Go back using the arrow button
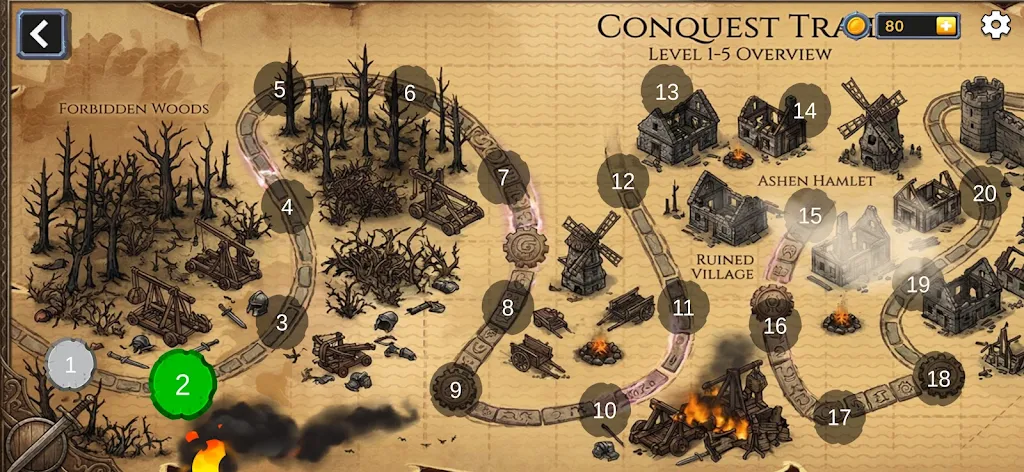The width and height of the screenshot is (1024, 472). coord(39,34)
